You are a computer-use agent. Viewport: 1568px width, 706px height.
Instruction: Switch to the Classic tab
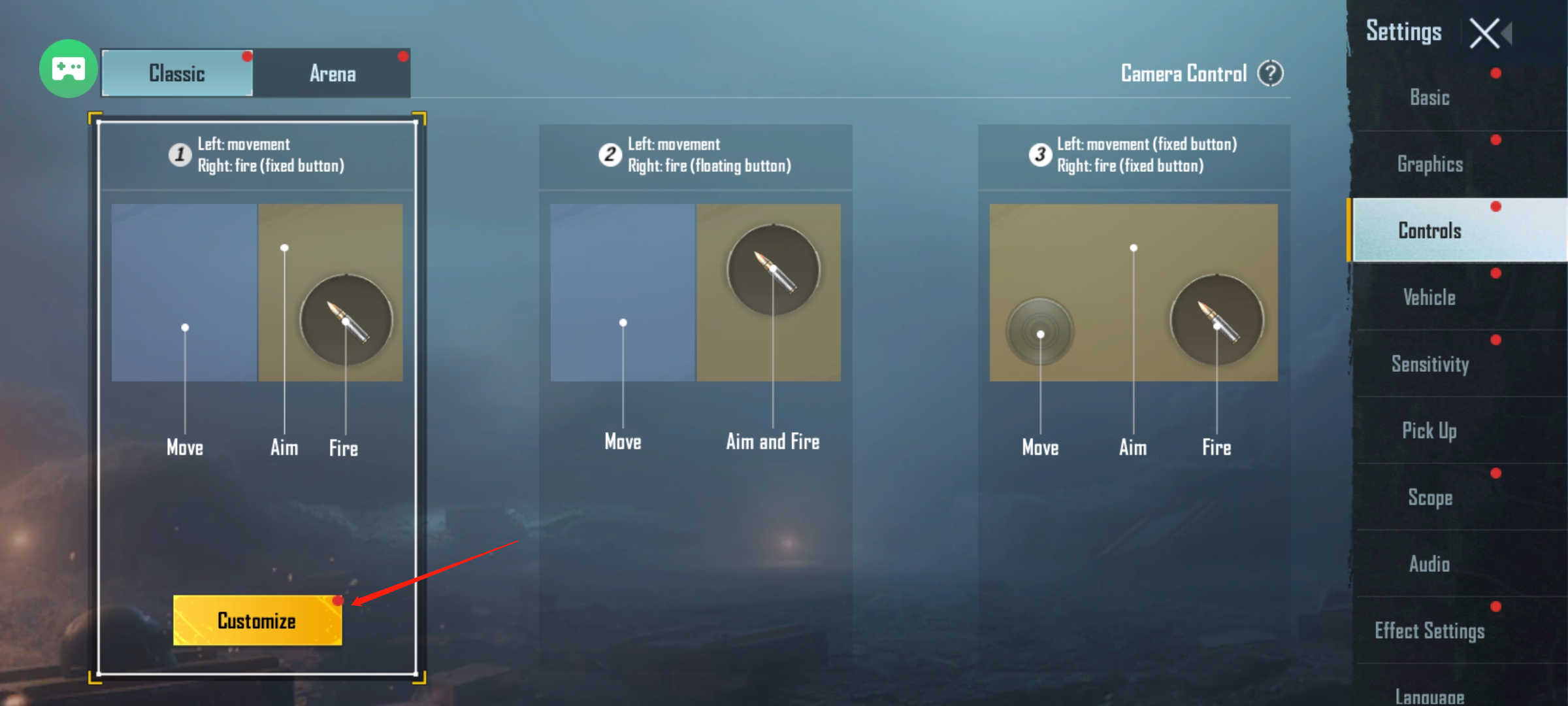tap(177, 73)
